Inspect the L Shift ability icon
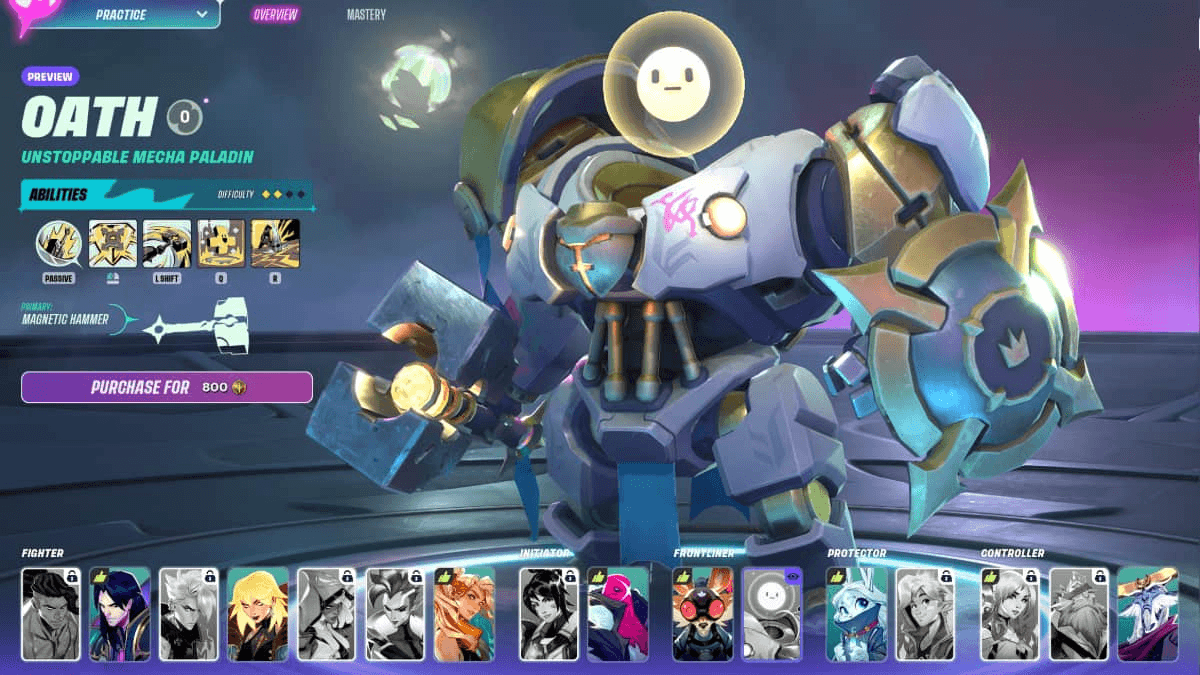 pos(167,244)
